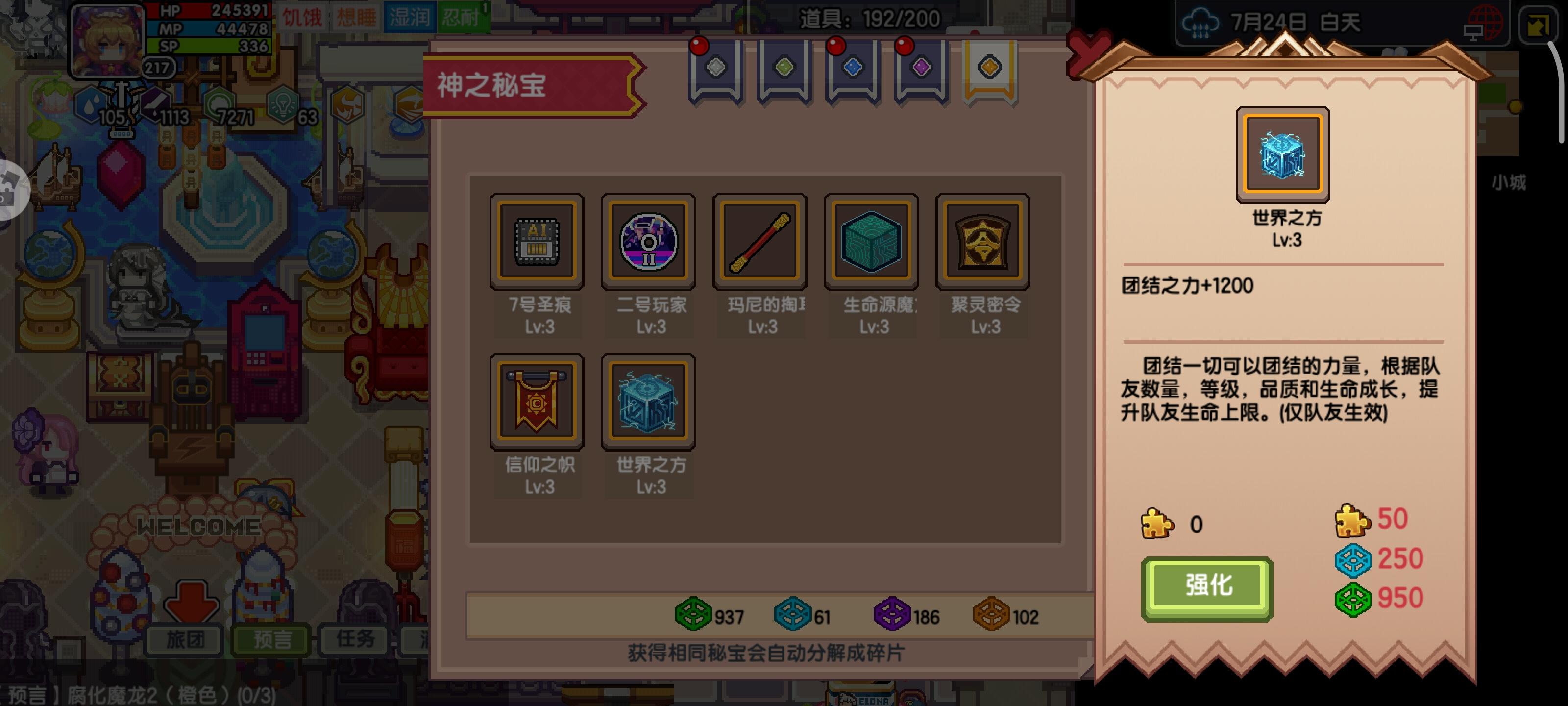Select the 二号玩家 treasure
This screenshot has height=706, width=1568.
649,241
